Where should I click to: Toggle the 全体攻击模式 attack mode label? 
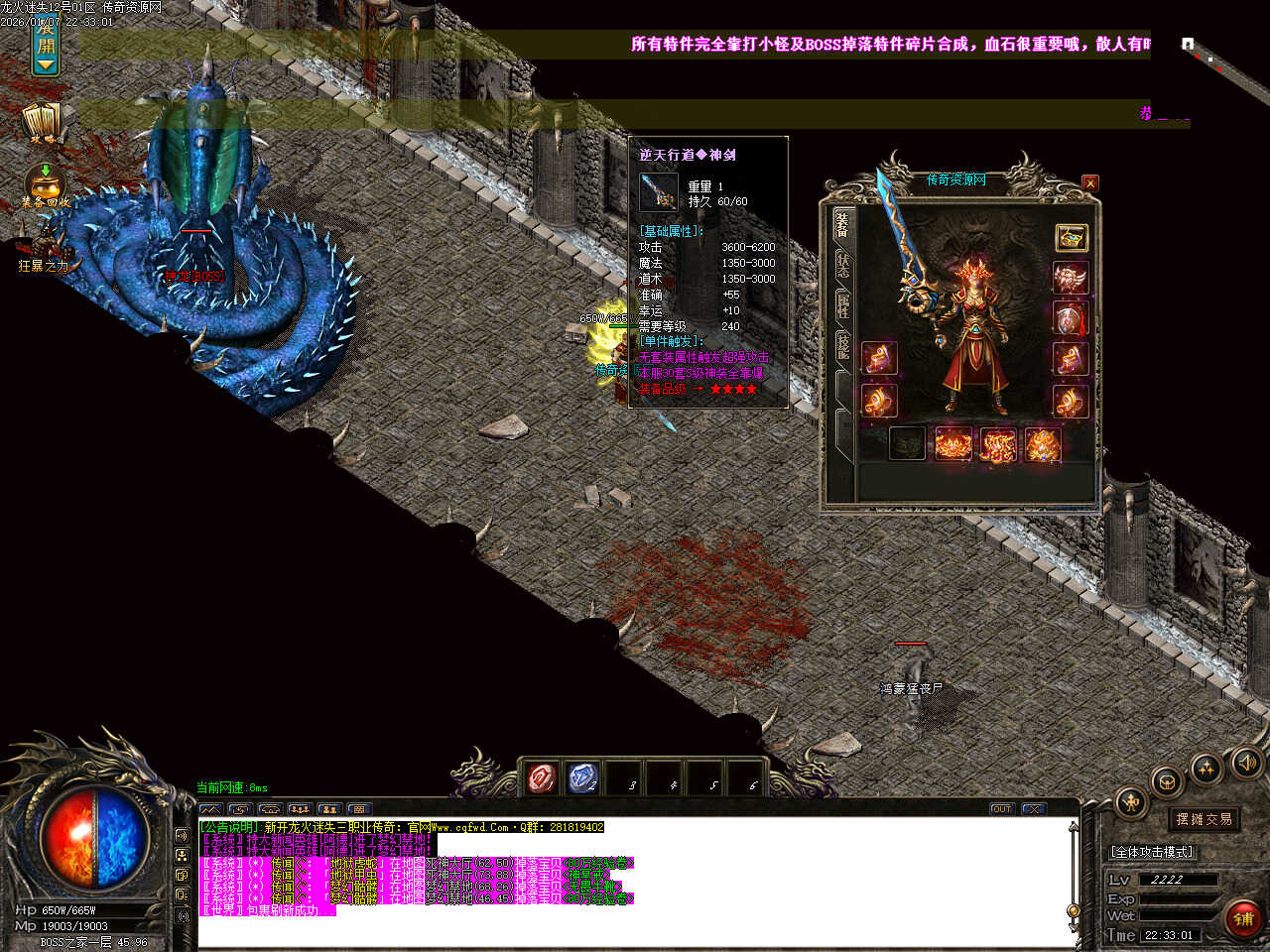tap(1152, 852)
